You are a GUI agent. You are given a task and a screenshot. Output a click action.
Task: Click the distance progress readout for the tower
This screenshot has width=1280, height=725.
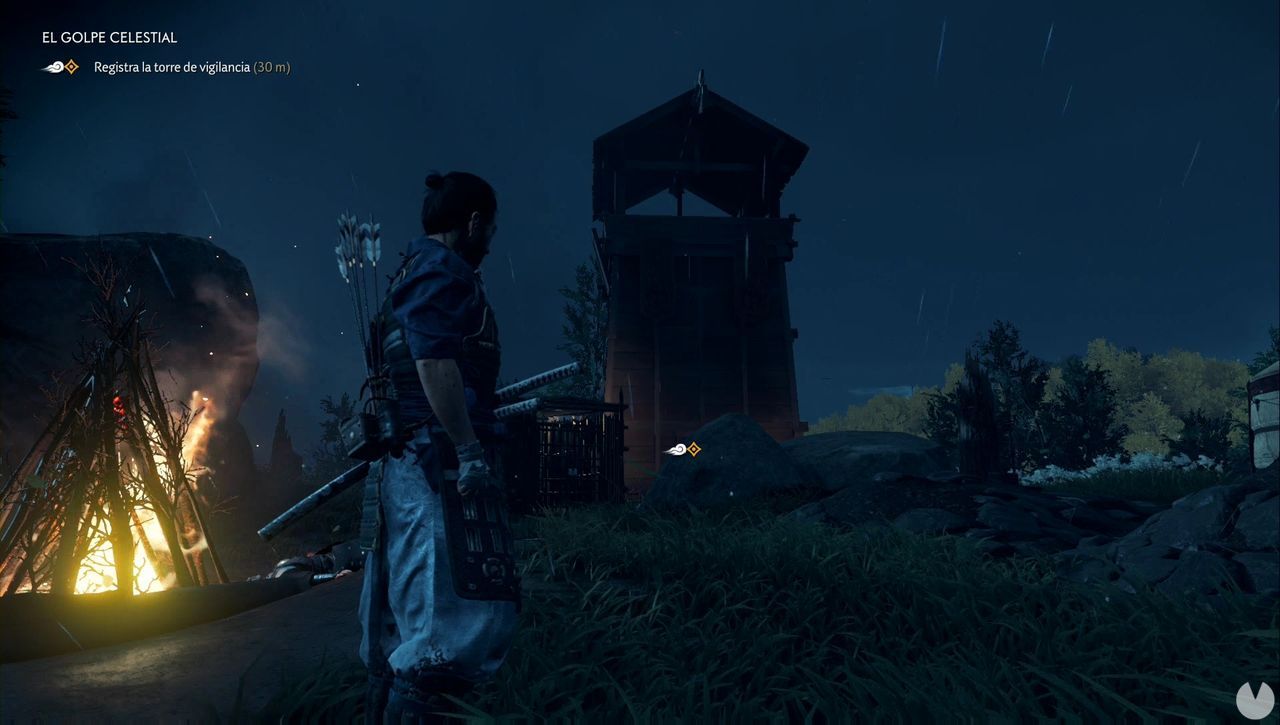(x=271, y=67)
